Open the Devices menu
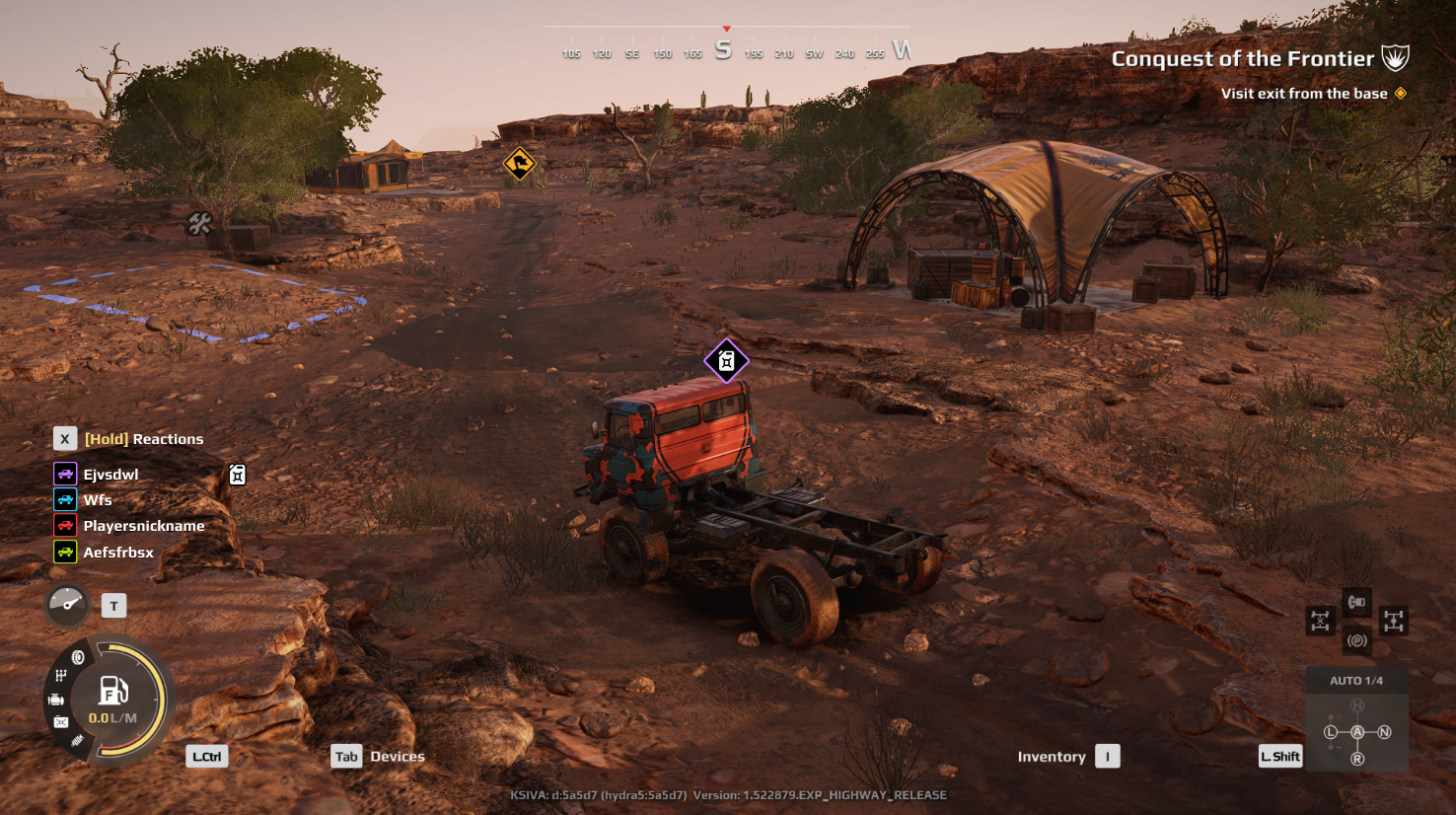 point(397,757)
